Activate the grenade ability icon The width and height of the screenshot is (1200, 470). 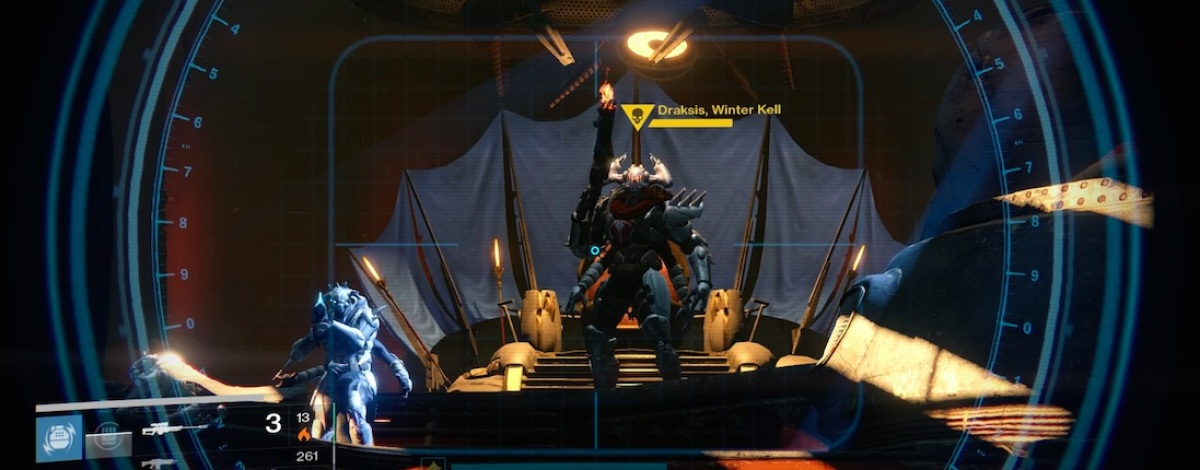click(59, 438)
